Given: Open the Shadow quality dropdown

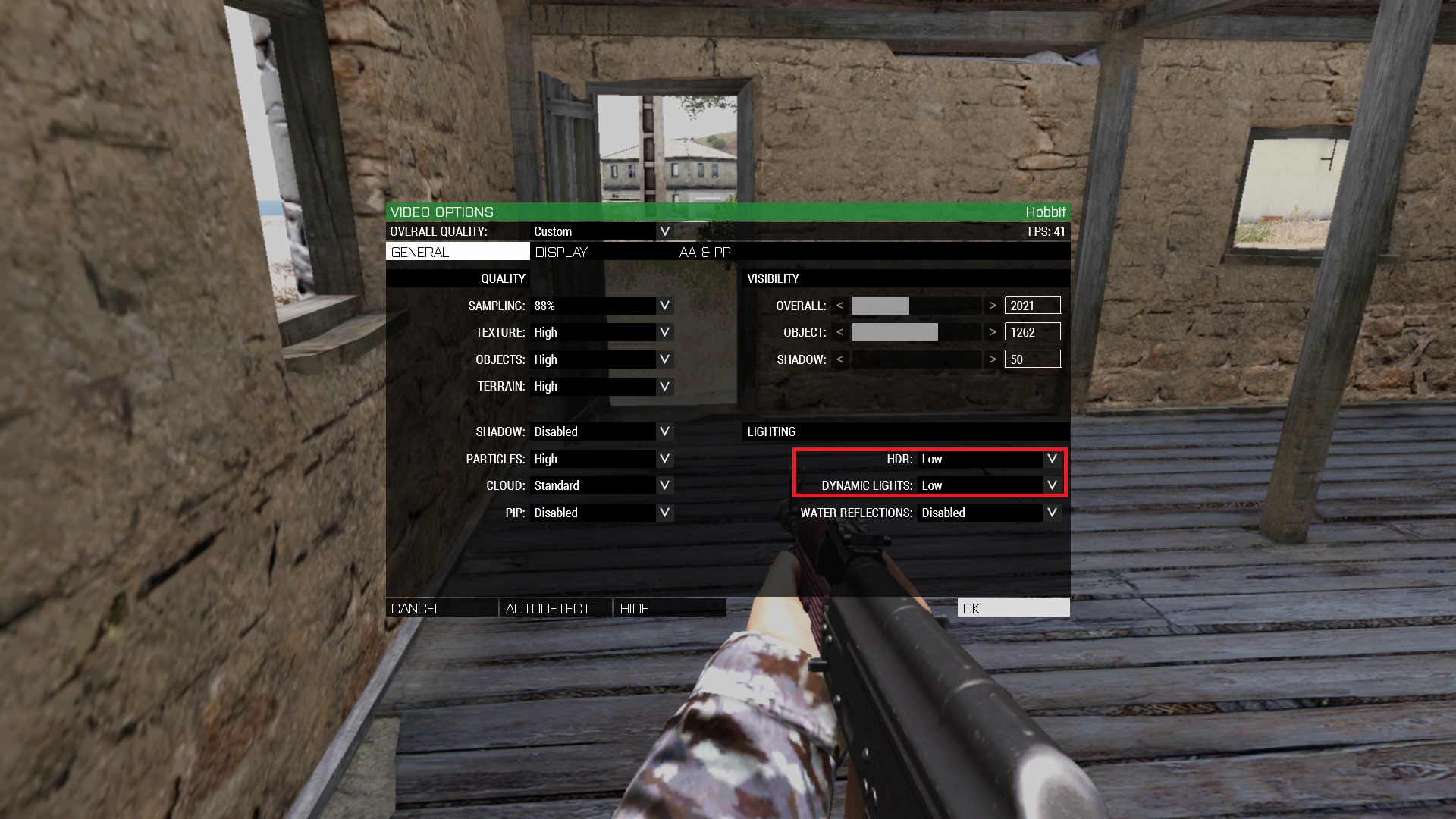Looking at the screenshot, I should point(664,431).
